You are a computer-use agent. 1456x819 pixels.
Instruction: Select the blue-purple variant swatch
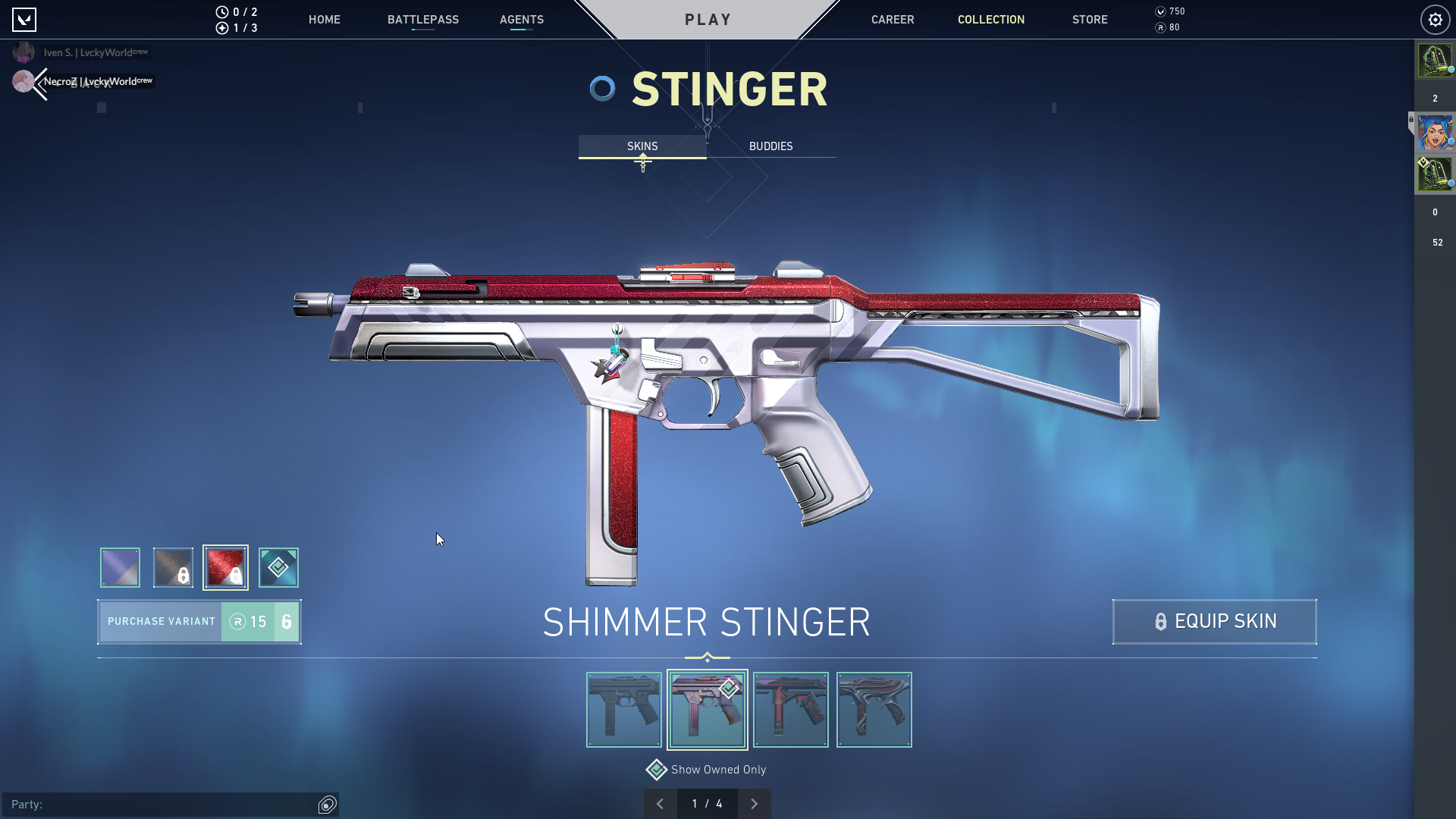(120, 567)
